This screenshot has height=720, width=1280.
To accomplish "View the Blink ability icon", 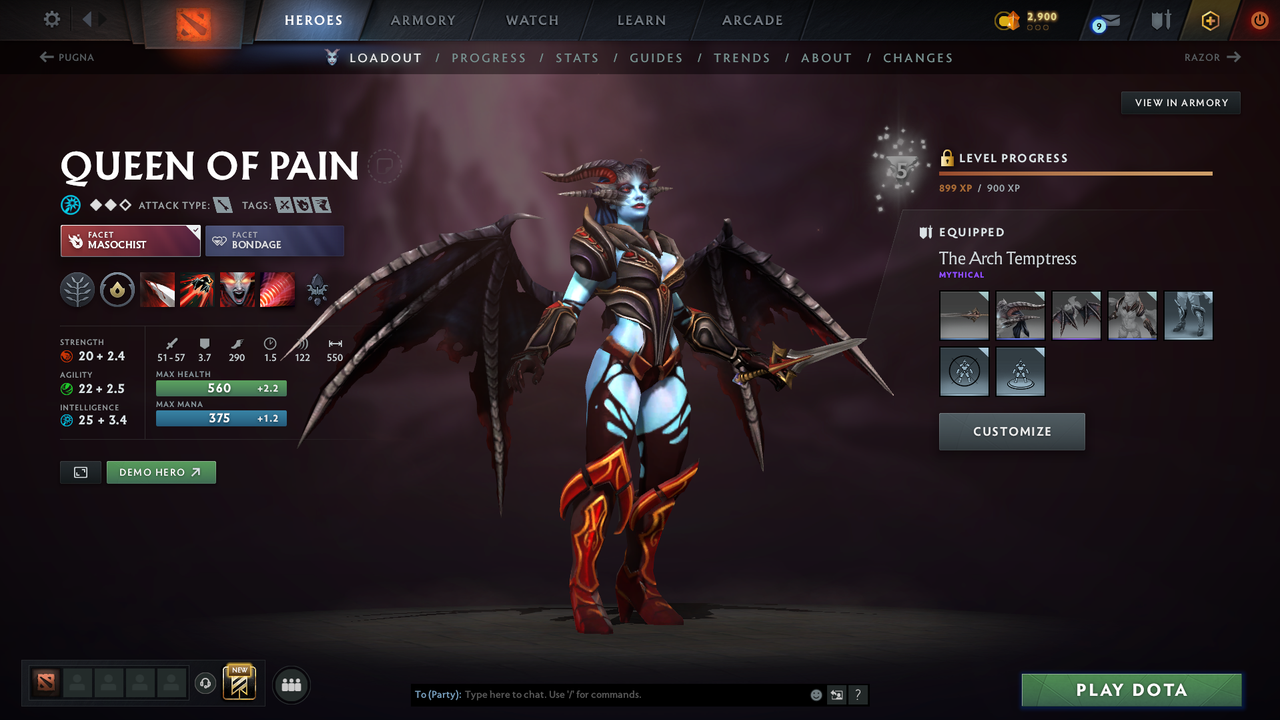I will (197, 290).
